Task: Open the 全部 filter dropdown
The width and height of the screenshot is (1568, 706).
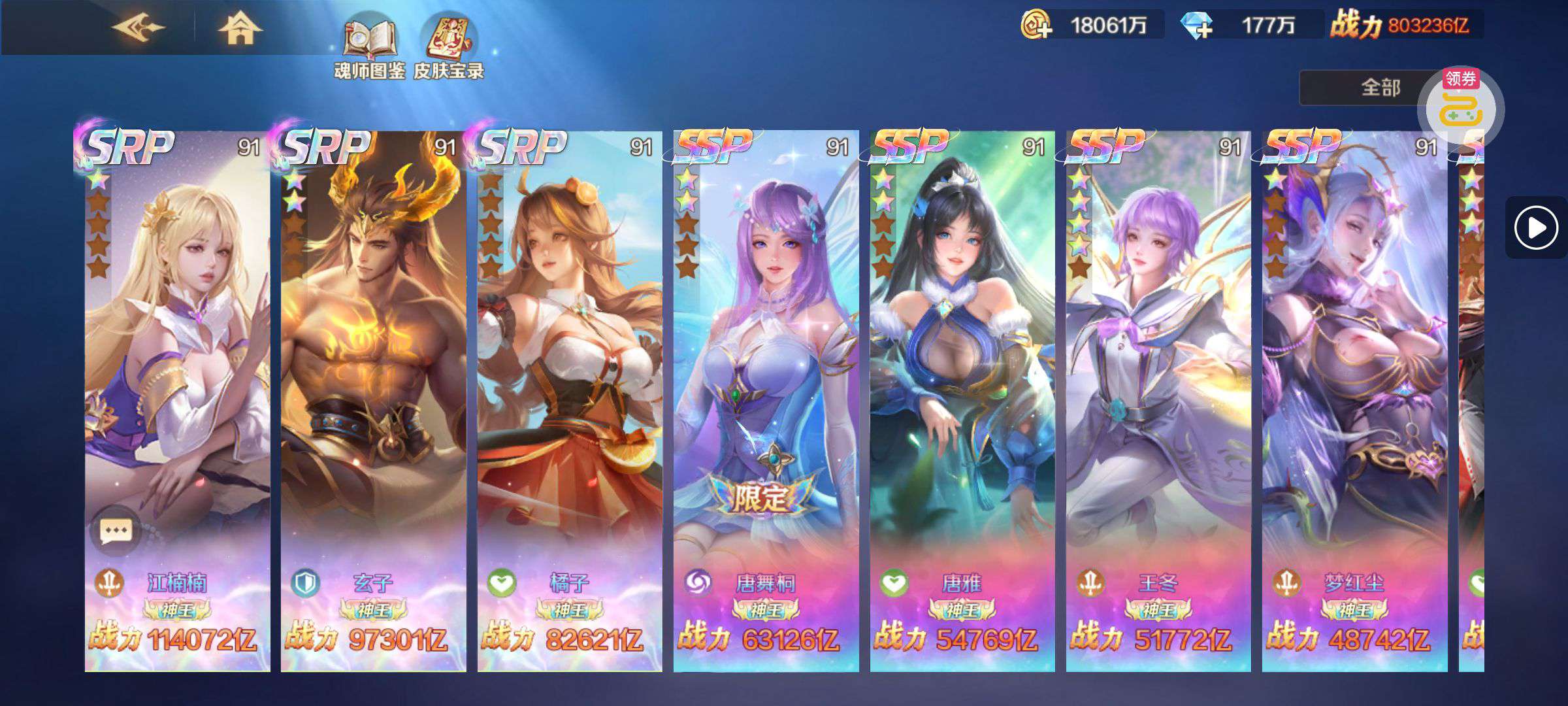Action: point(1372,88)
